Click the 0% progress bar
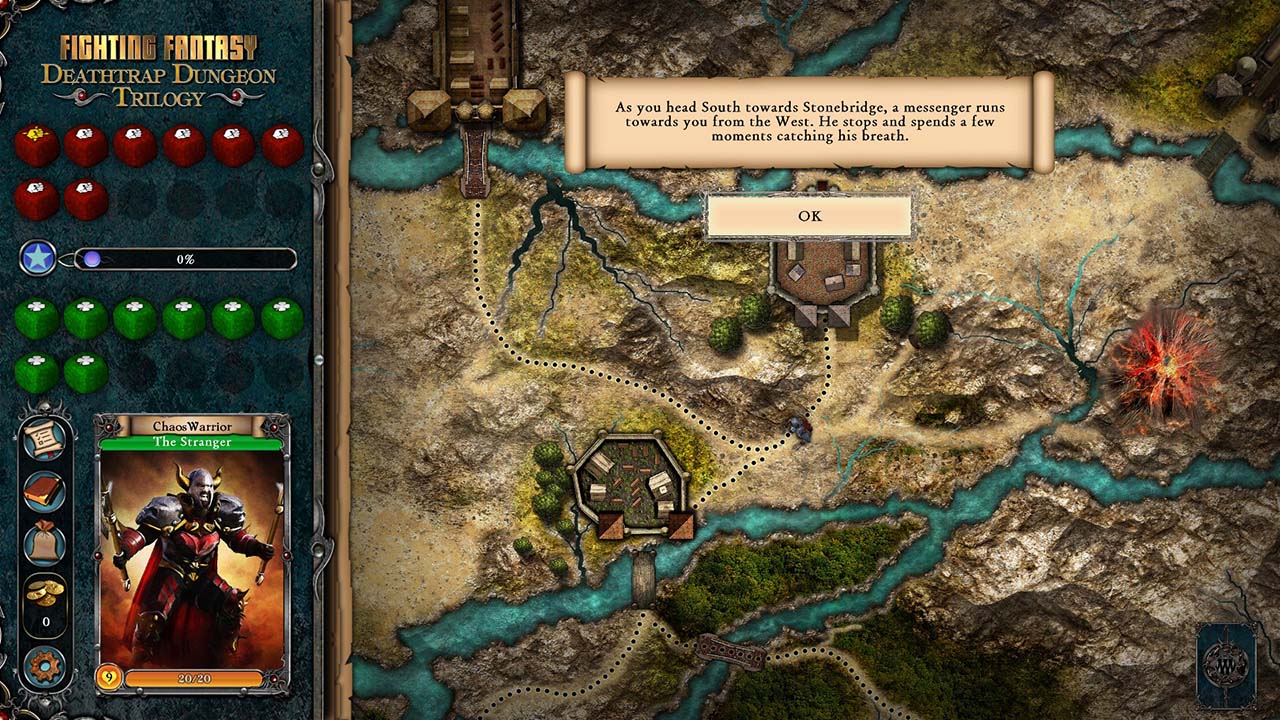1280x720 pixels. 185,259
